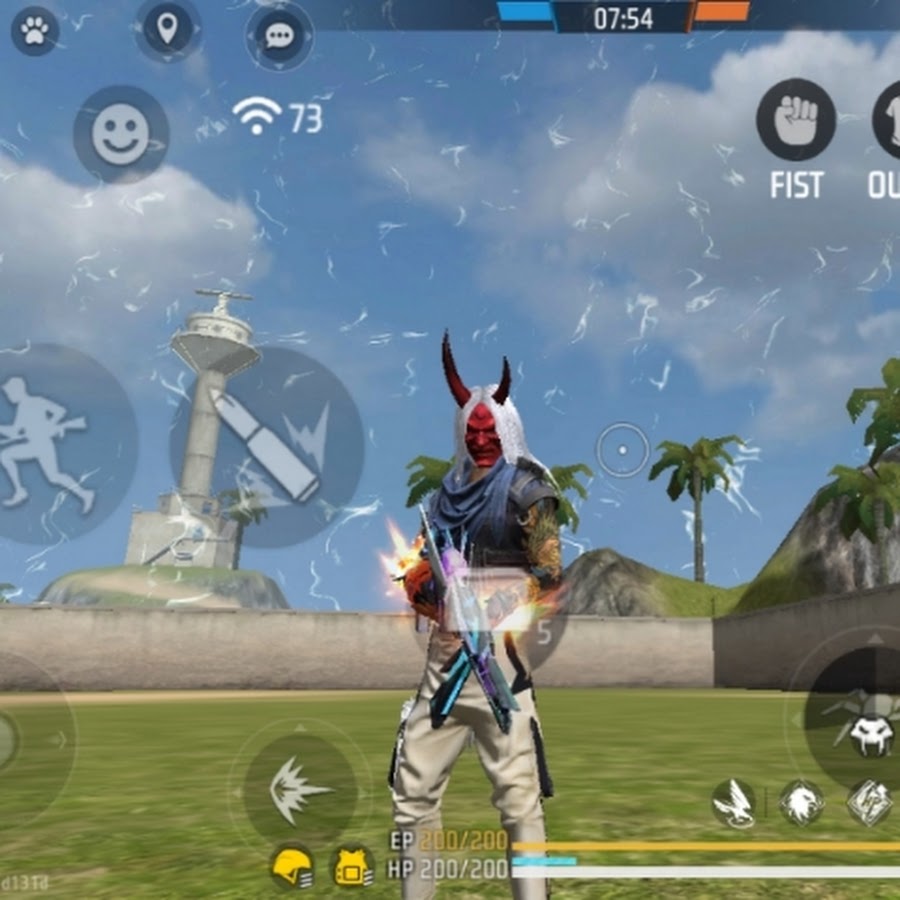The height and width of the screenshot is (900, 900).
Task: Tap the yellow helmet icon
Action: (292, 866)
